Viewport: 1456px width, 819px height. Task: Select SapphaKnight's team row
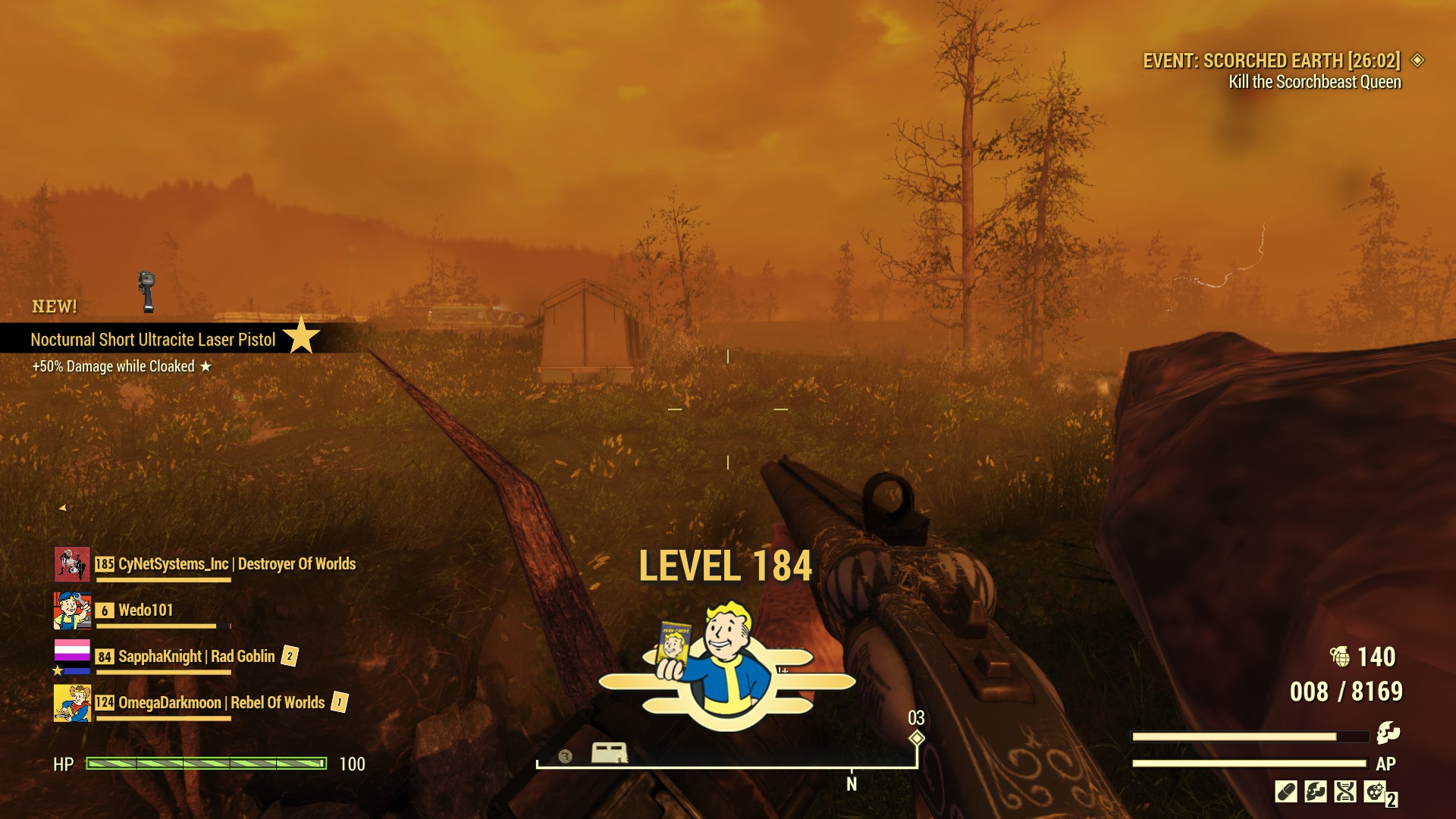196,657
